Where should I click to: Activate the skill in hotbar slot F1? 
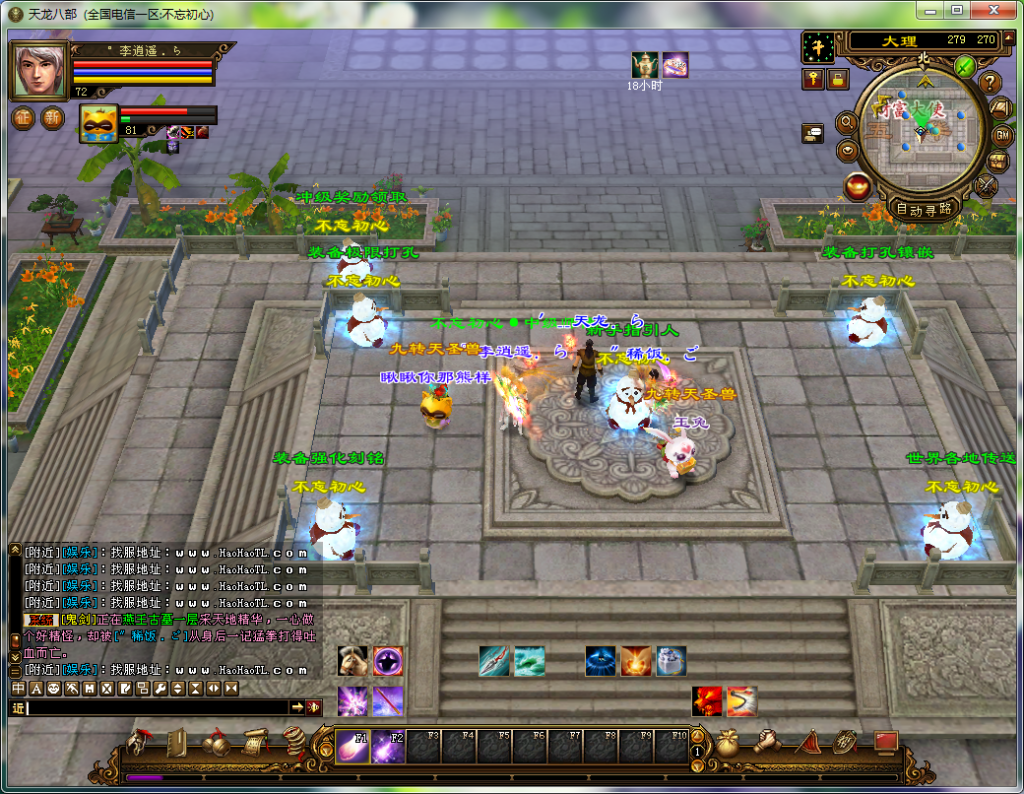352,746
